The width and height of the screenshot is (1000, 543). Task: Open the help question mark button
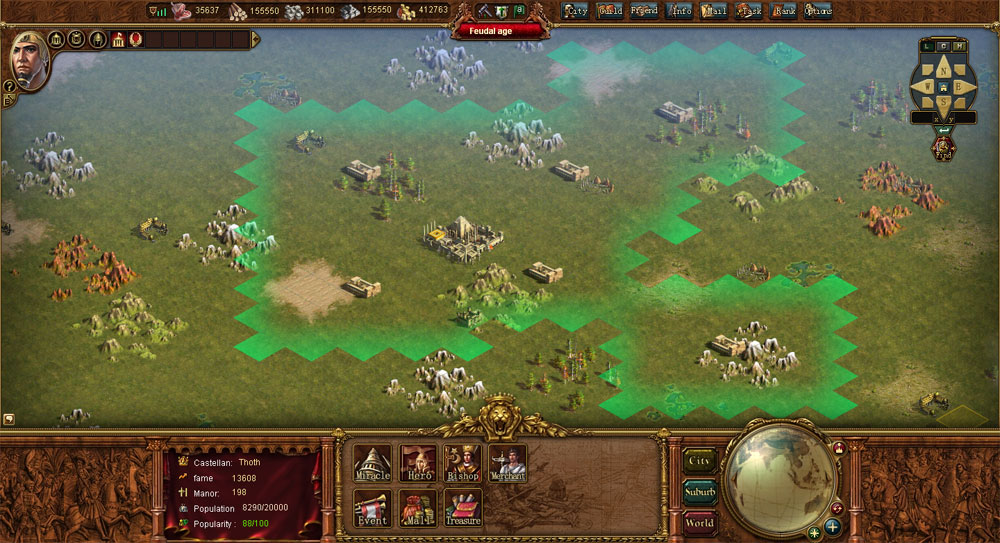(10, 86)
